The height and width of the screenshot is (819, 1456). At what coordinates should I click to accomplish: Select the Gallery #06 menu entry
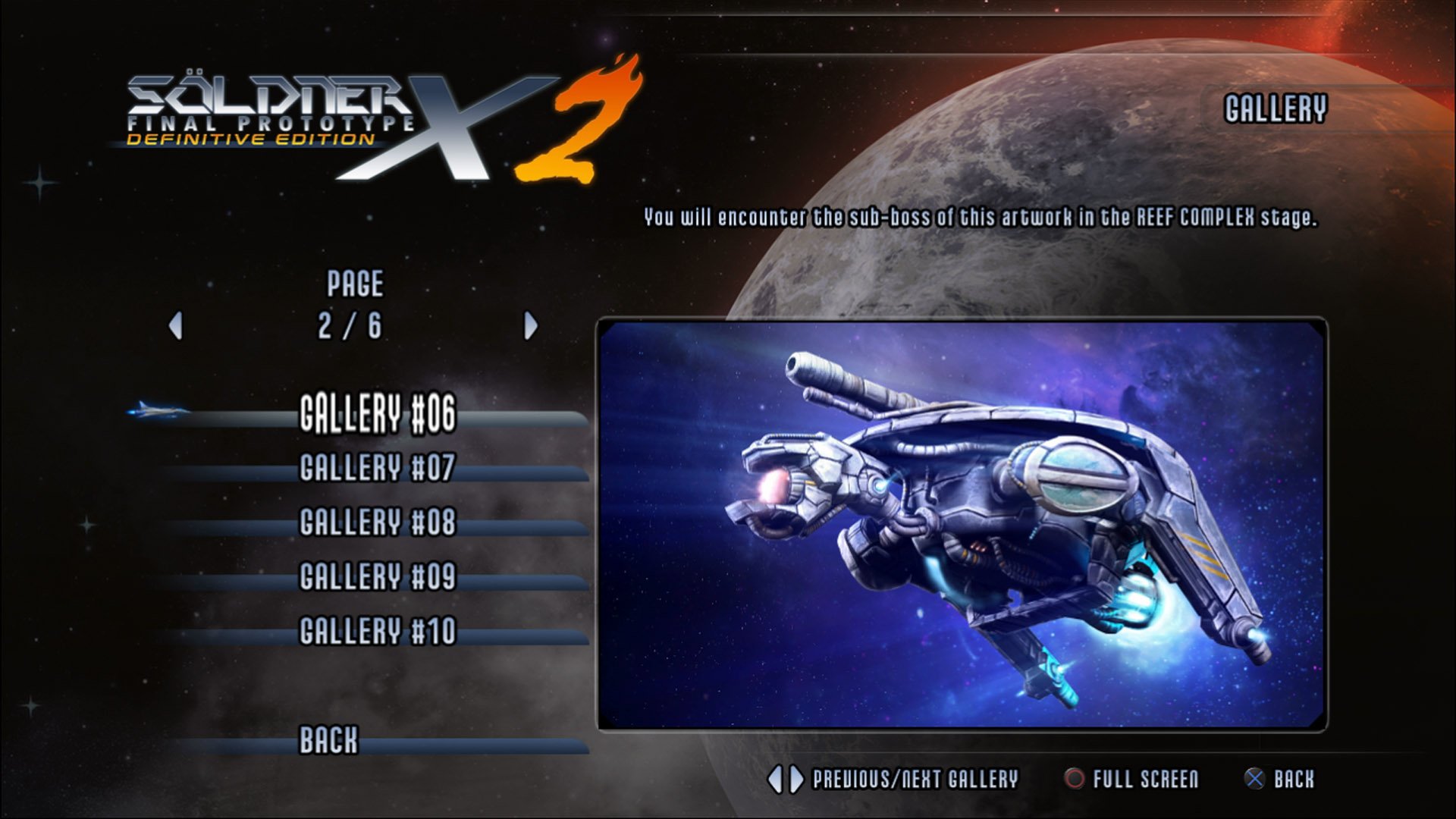coord(378,416)
